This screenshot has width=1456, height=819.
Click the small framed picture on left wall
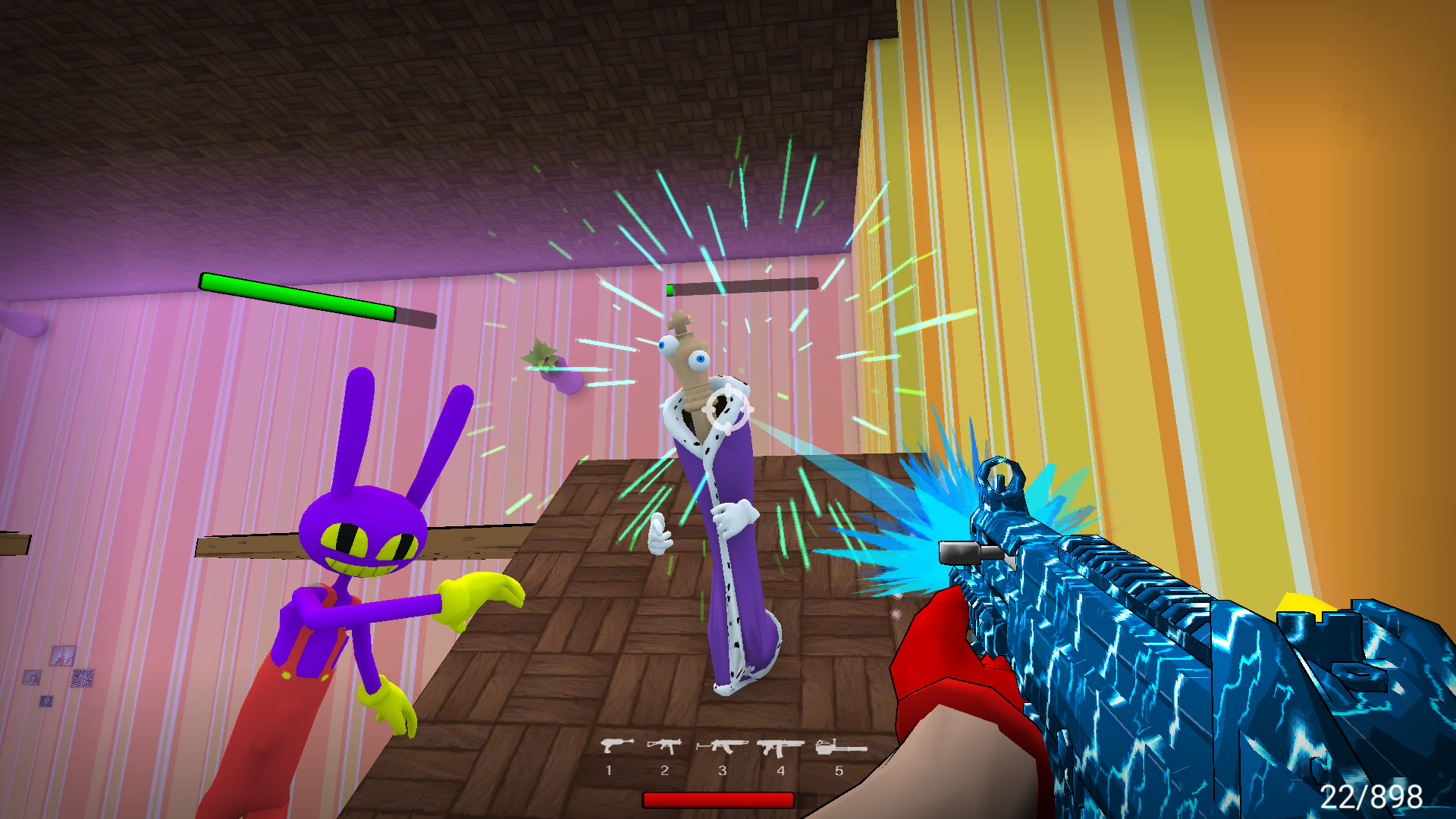tap(64, 656)
